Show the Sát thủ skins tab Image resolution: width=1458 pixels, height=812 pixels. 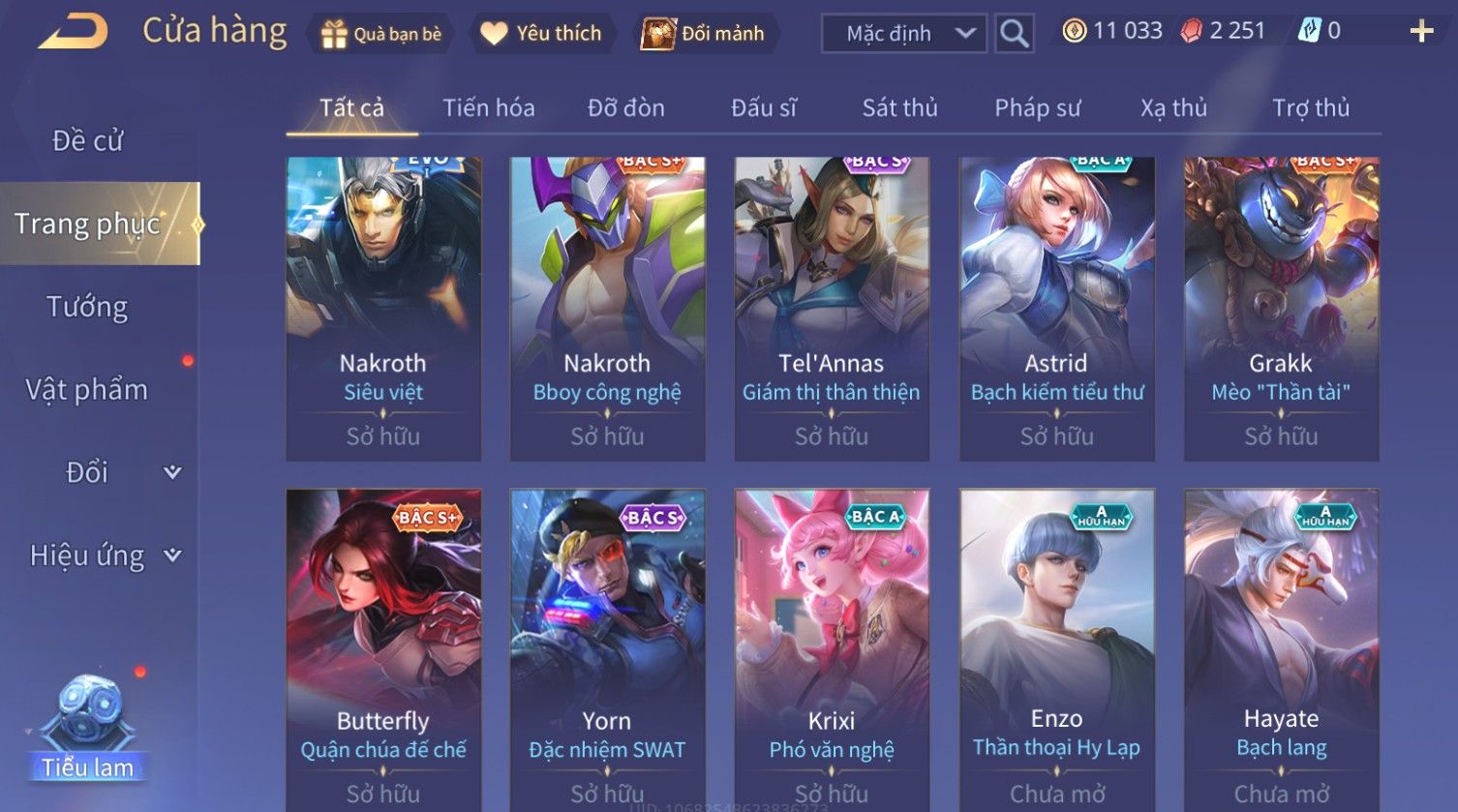[x=899, y=107]
